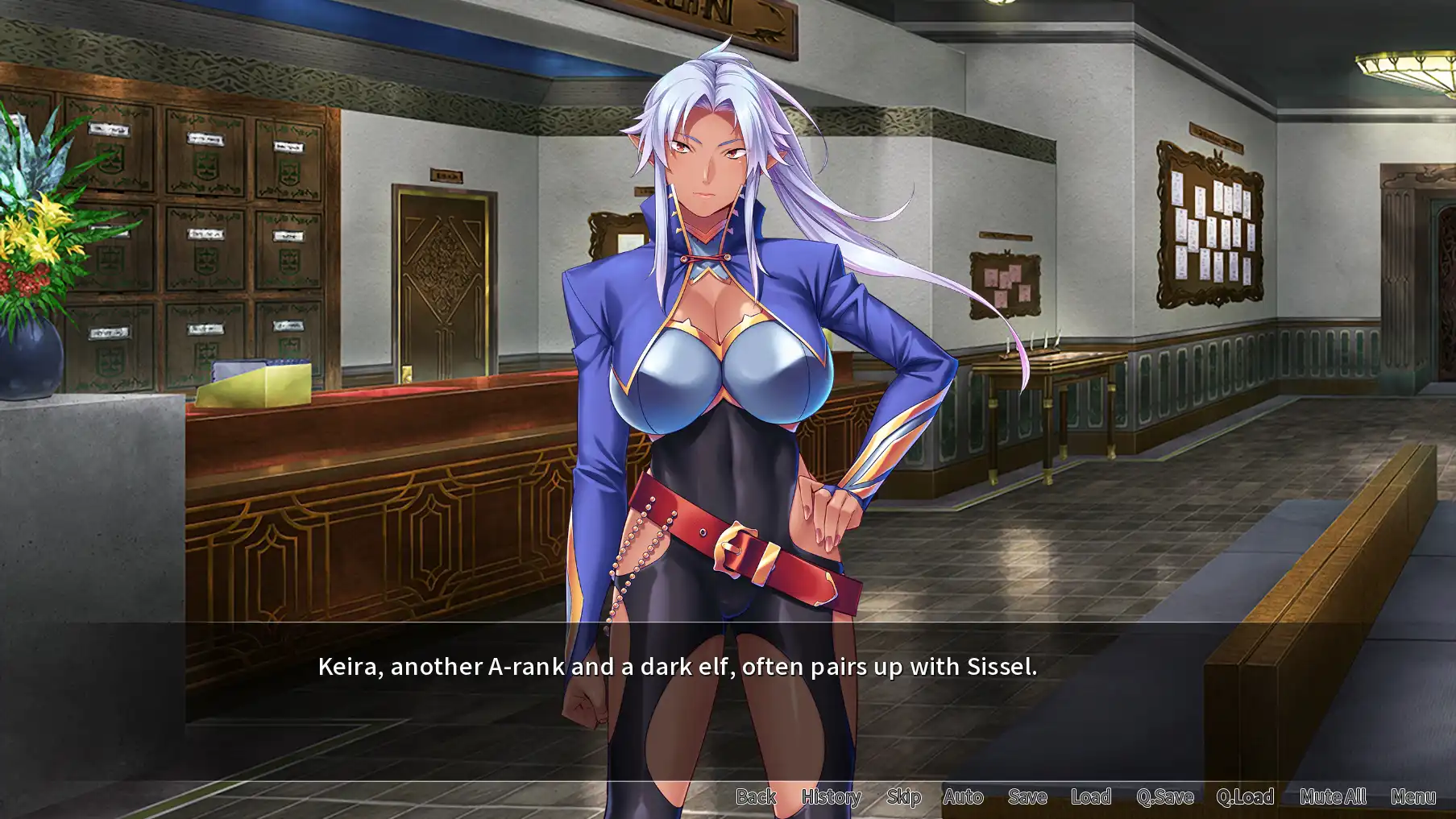Open the Save game screen
This screenshot has width=1456, height=819.
click(x=1027, y=796)
